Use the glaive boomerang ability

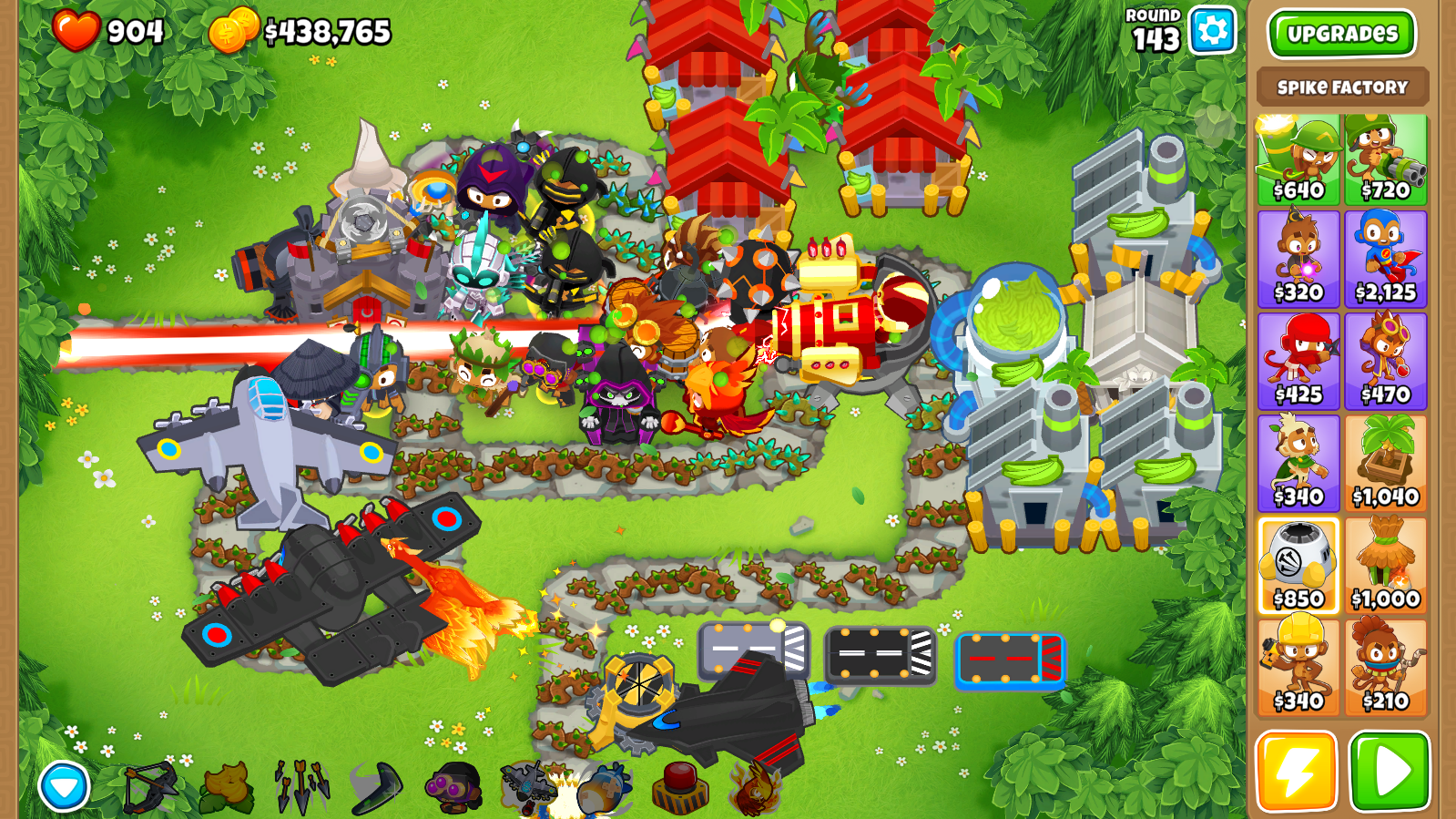tap(377, 787)
